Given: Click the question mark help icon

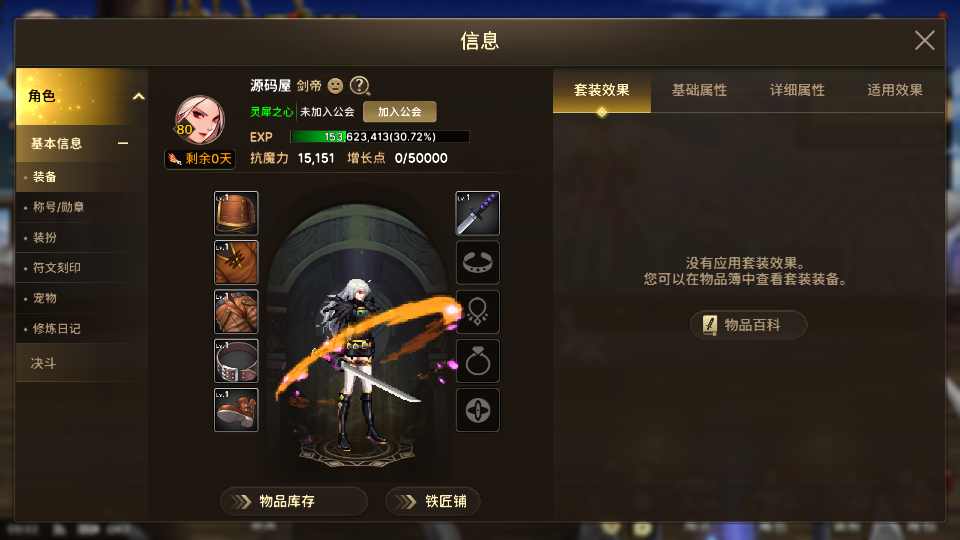Looking at the screenshot, I should point(360,86).
